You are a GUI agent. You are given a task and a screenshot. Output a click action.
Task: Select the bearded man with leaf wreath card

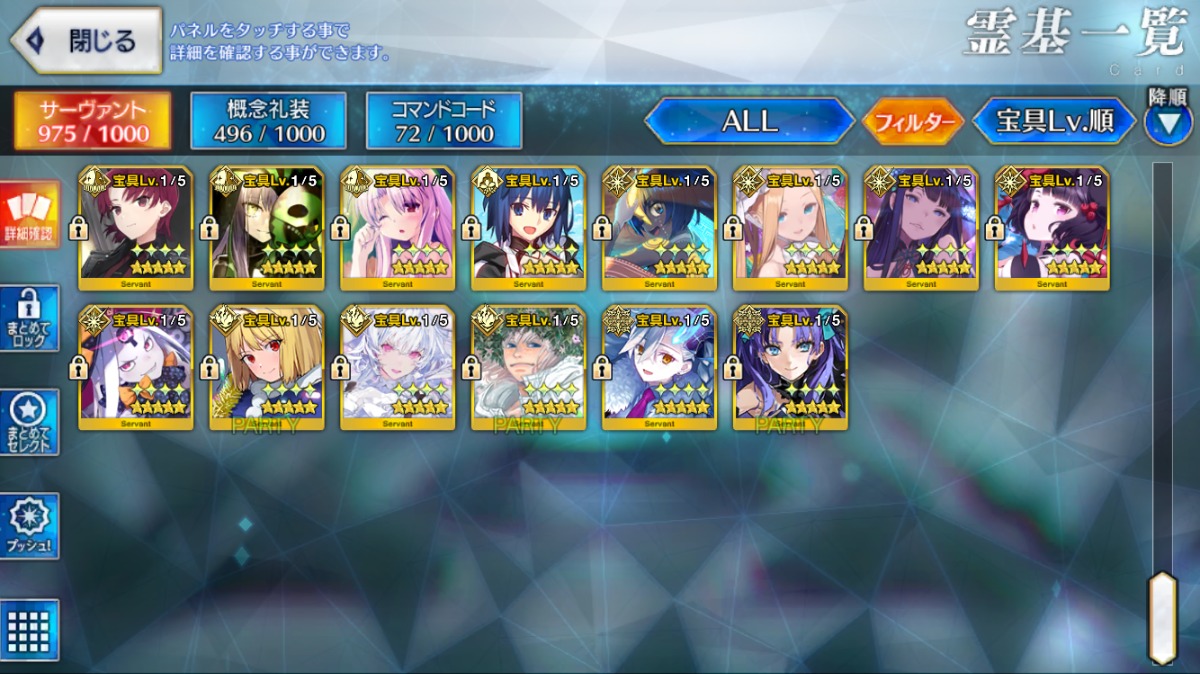[x=529, y=368]
